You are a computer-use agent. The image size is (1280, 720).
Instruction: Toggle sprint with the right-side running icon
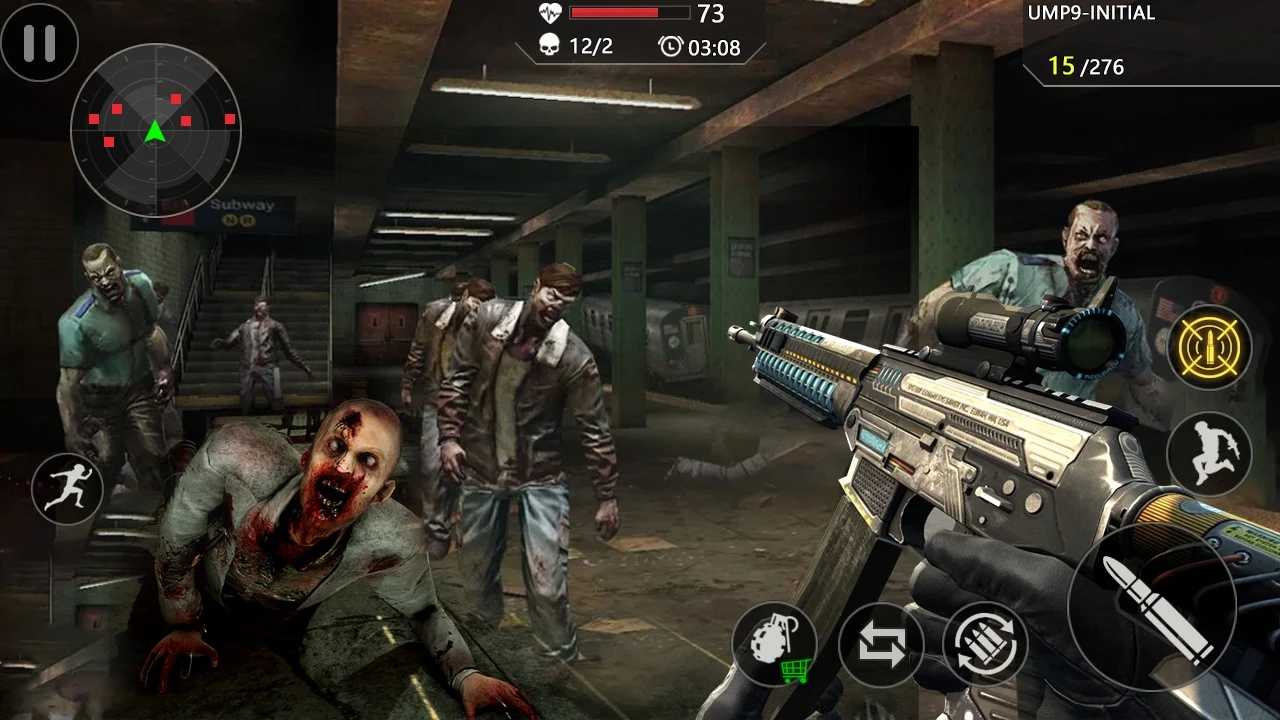[x=1211, y=455]
